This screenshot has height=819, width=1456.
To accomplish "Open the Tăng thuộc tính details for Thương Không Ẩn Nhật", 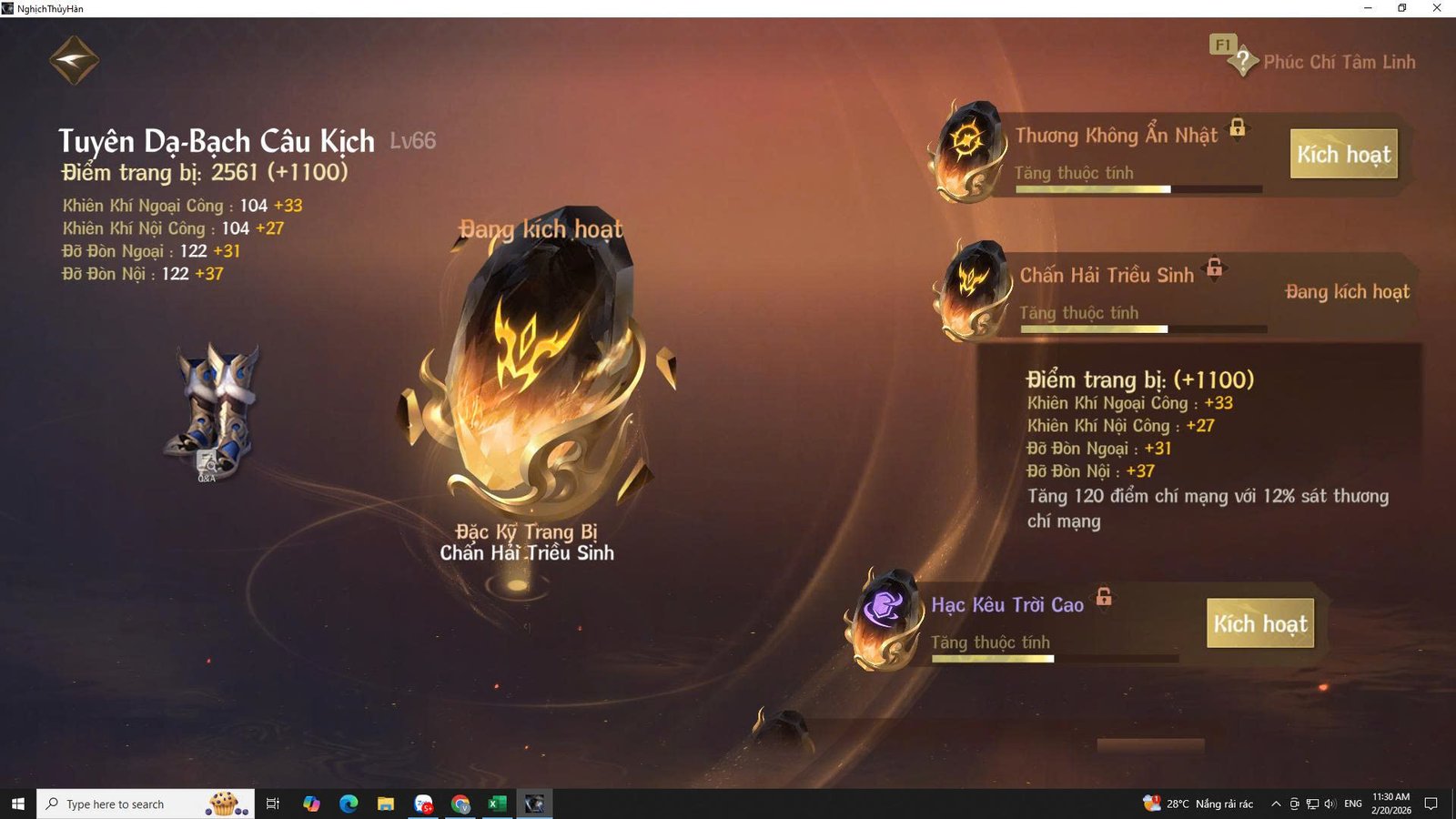I will [x=1076, y=172].
